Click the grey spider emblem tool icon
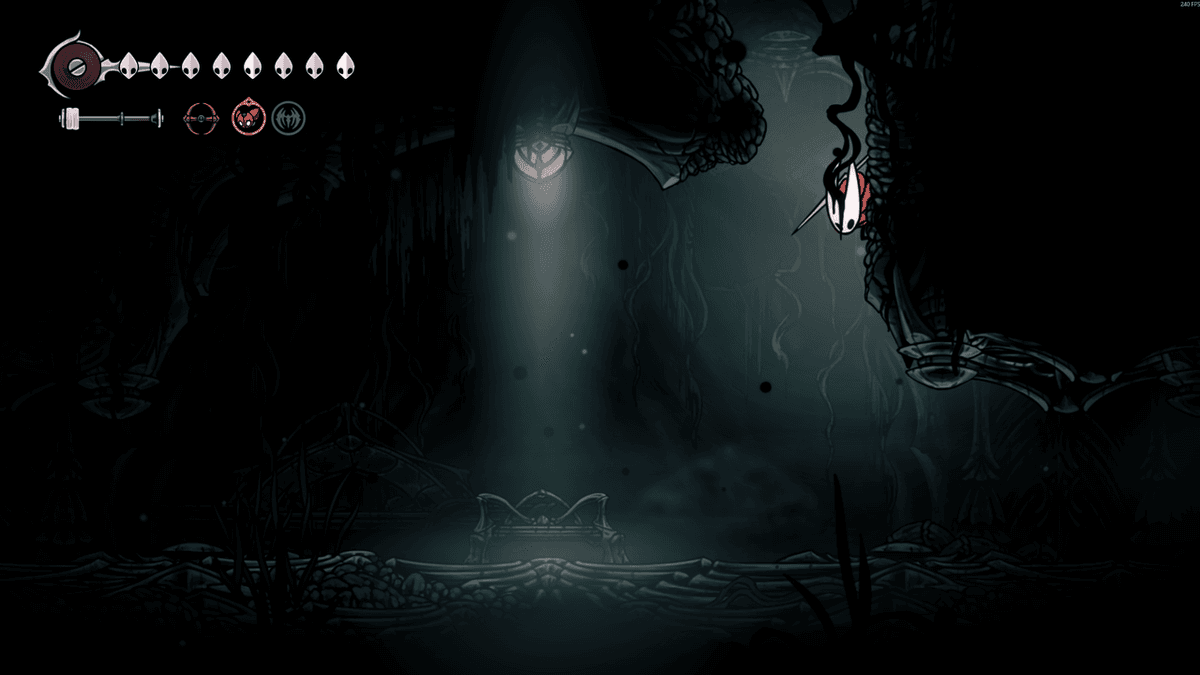The width and height of the screenshot is (1200, 675). point(288,118)
